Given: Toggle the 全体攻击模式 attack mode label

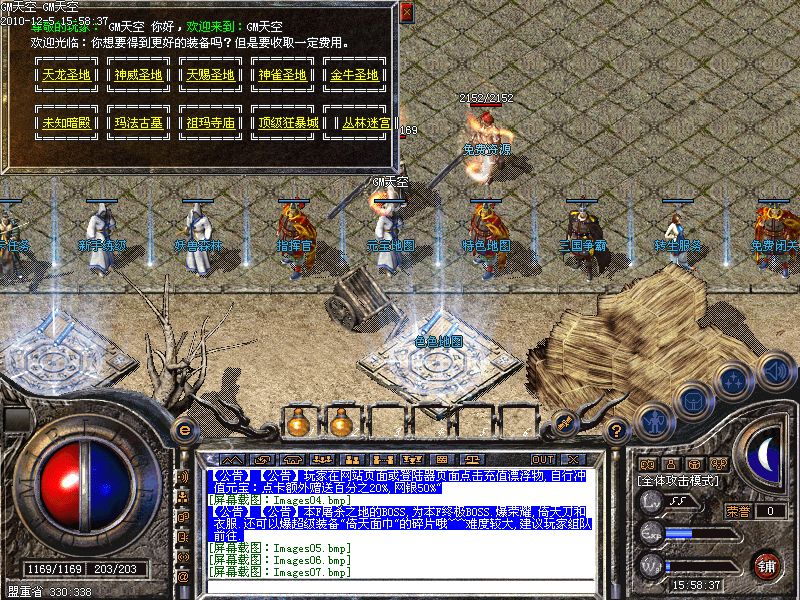Looking at the screenshot, I should pos(676,481).
